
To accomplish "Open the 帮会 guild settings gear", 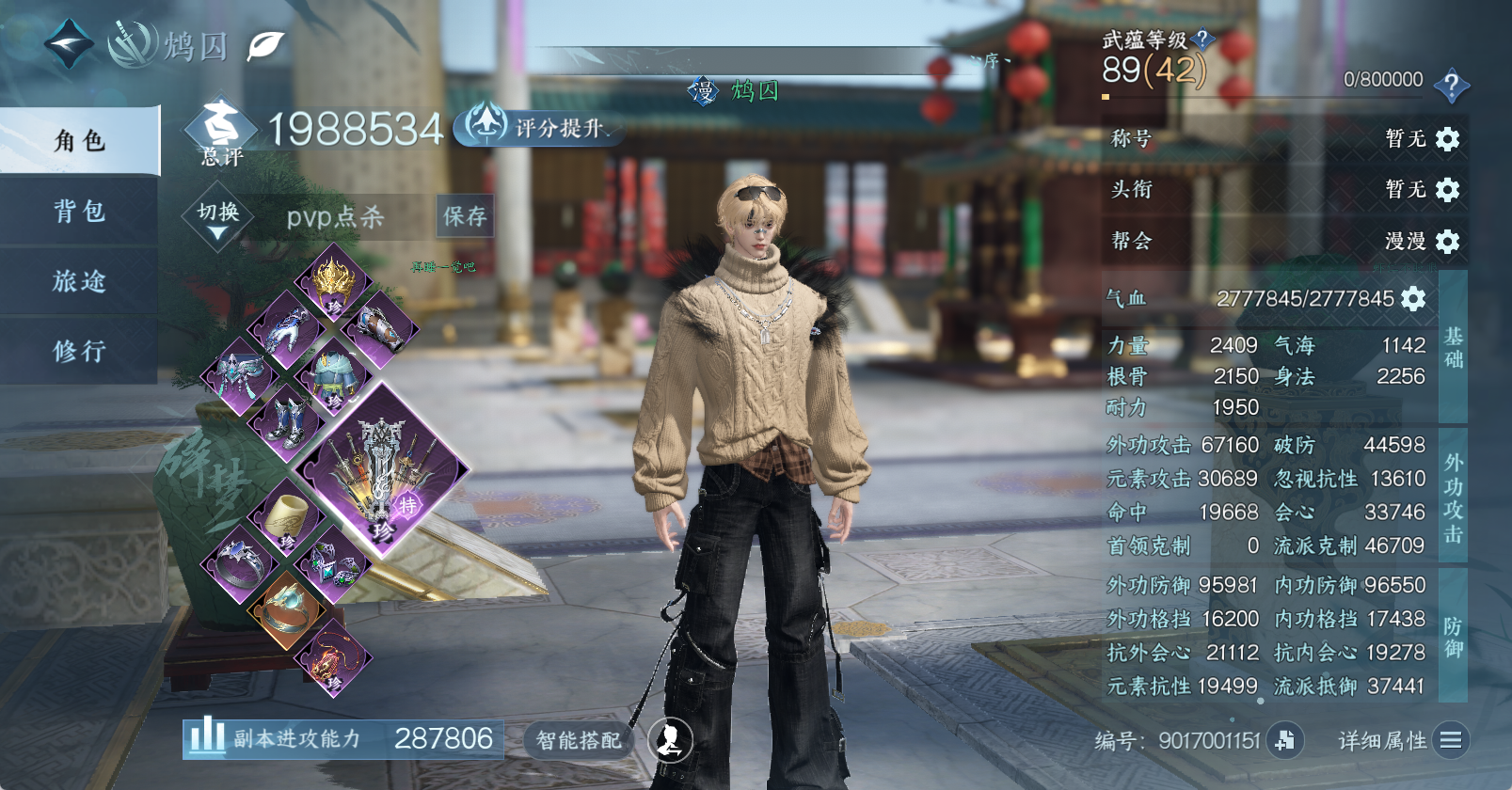I will (1447, 242).
